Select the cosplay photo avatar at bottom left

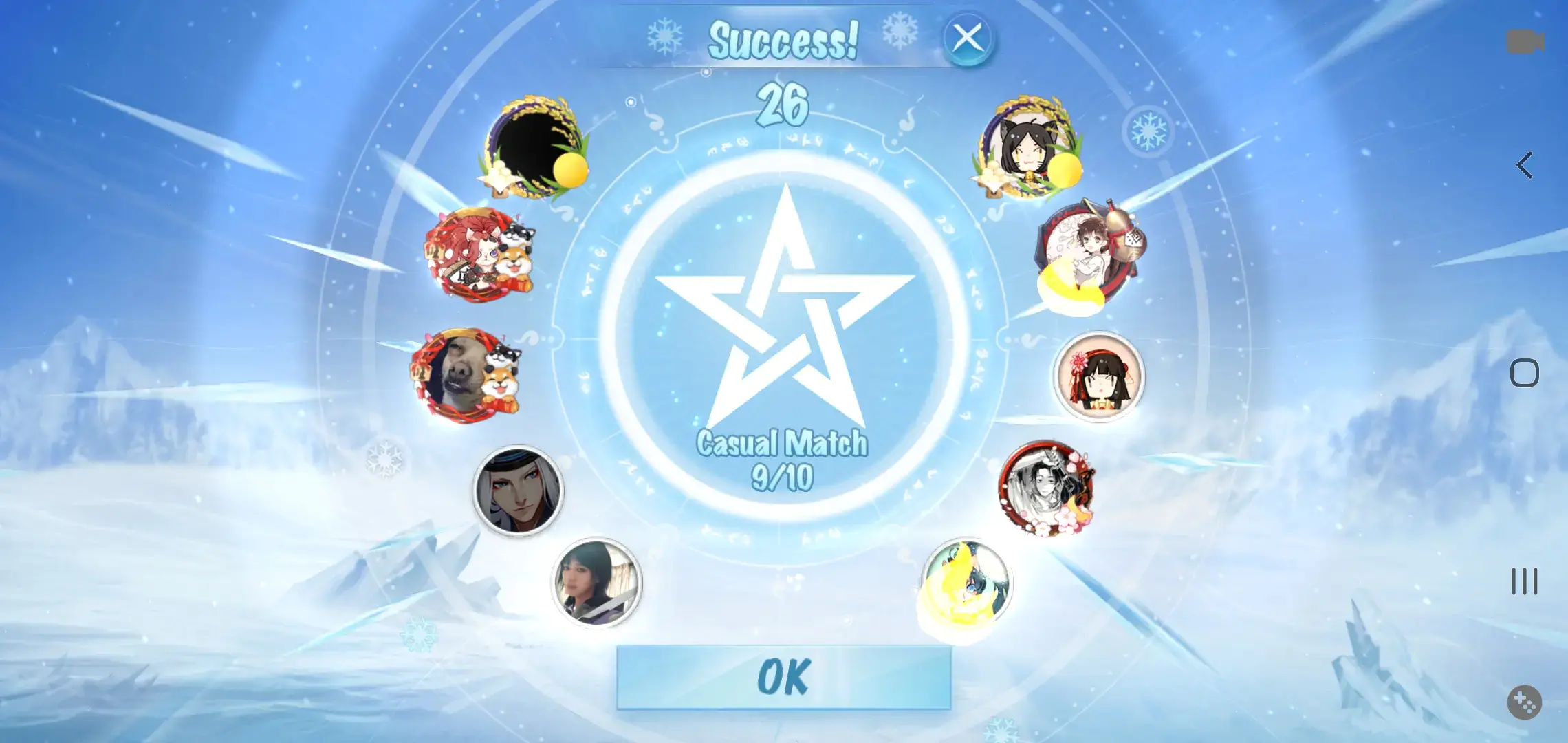coord(598,584)
